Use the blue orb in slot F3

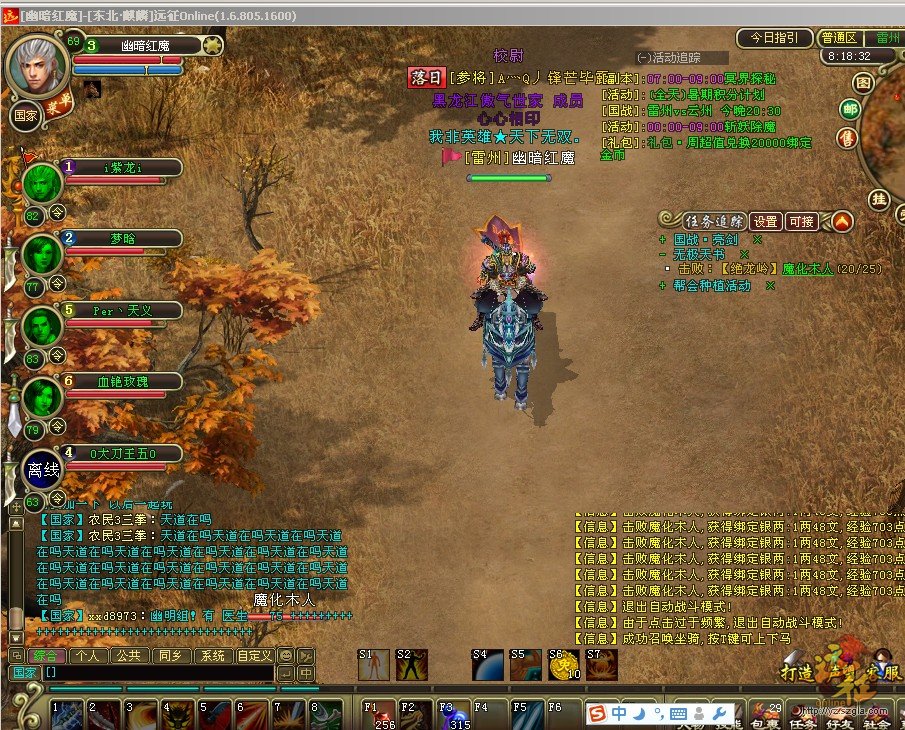point(453,714)
